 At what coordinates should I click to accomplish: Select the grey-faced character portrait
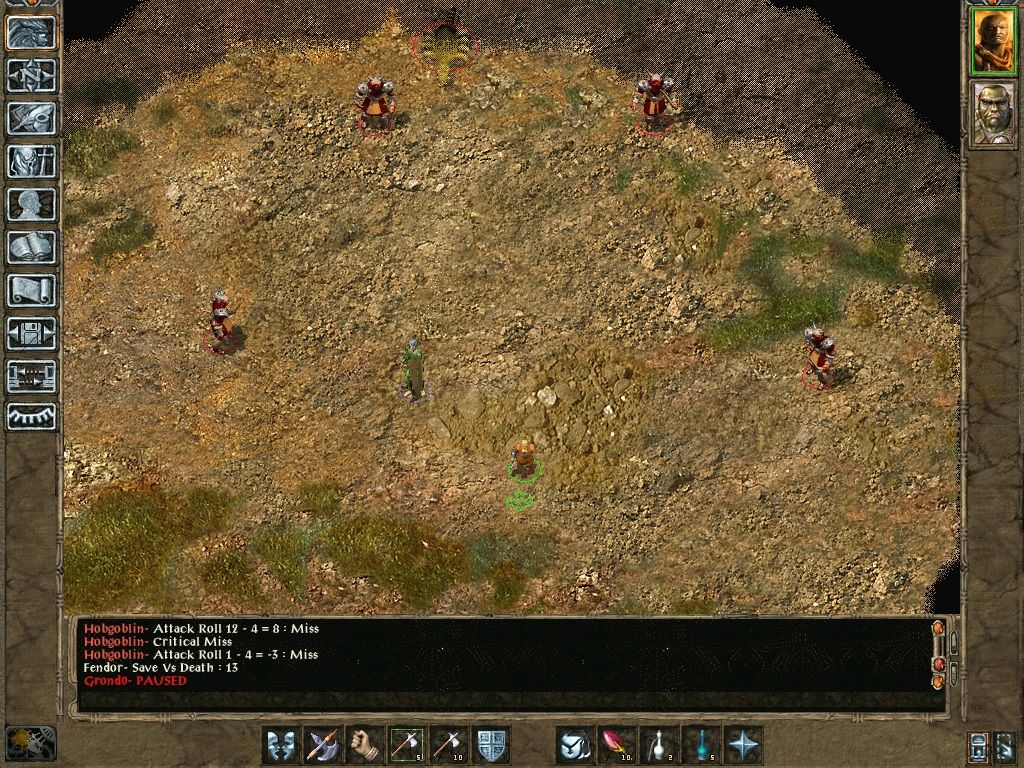[x=994, y=114]
